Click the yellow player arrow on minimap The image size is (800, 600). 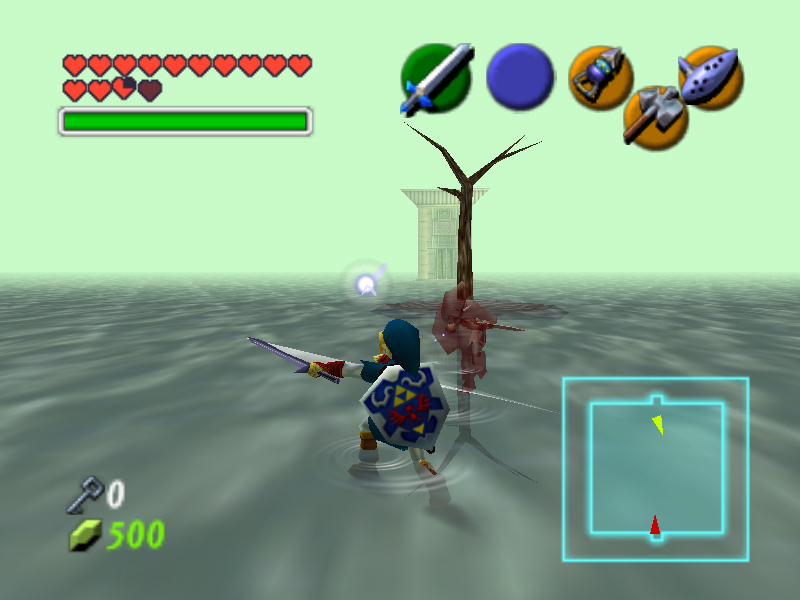point(657,425)
